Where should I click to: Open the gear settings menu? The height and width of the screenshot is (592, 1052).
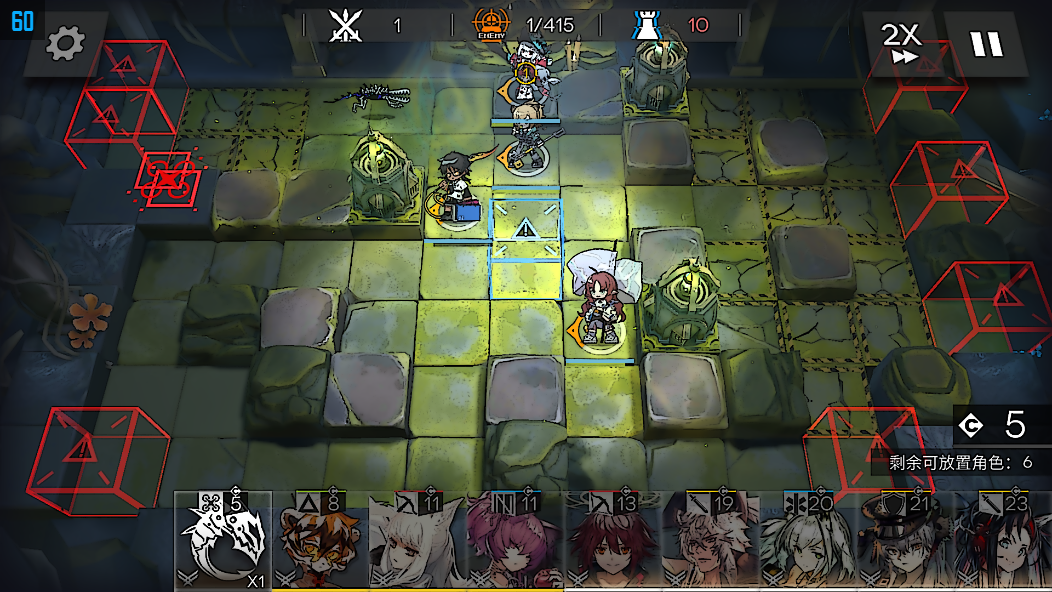pyautogui.click(x=66, y=43)
